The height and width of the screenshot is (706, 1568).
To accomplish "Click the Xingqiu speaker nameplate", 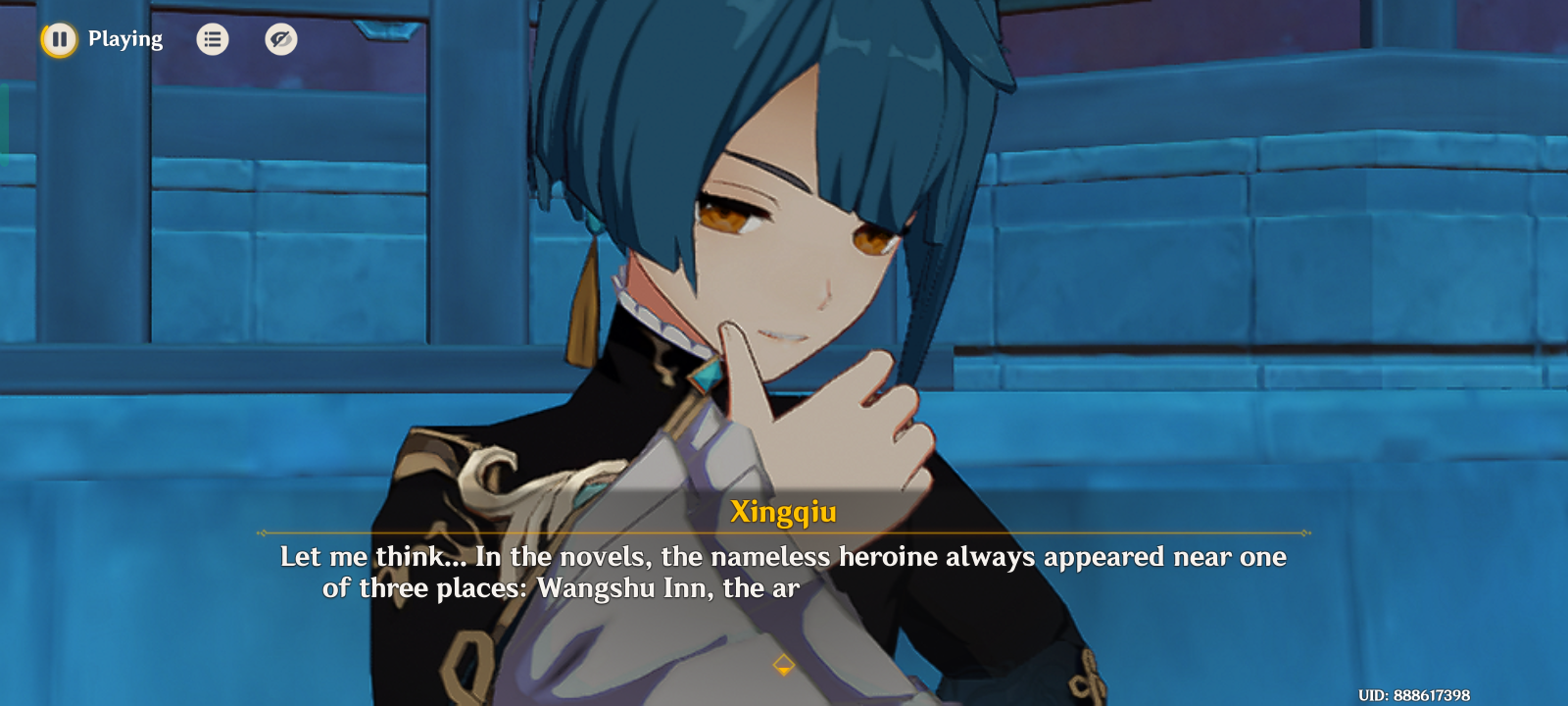I will pos(783,511).
